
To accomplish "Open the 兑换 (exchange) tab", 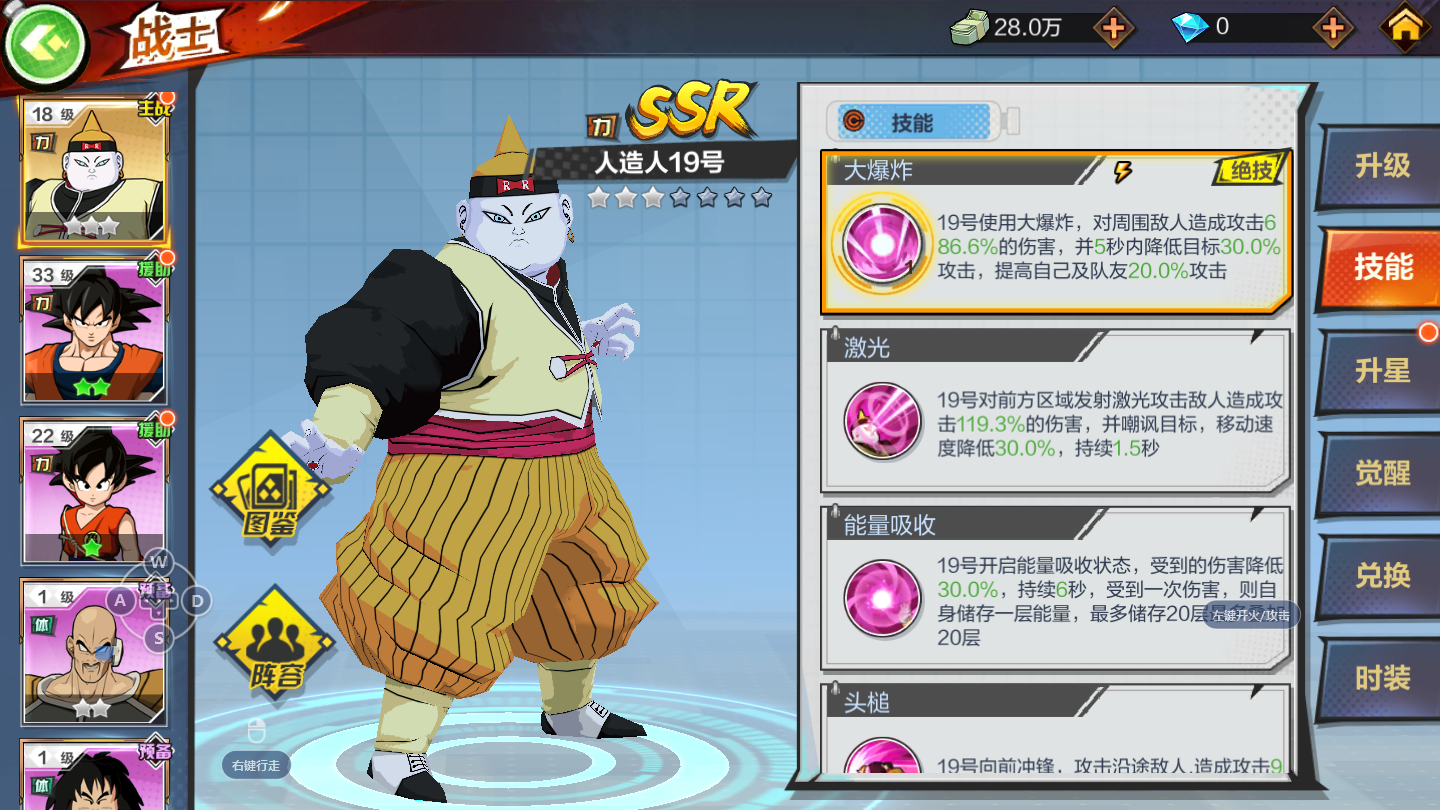I will point(1383,574).
